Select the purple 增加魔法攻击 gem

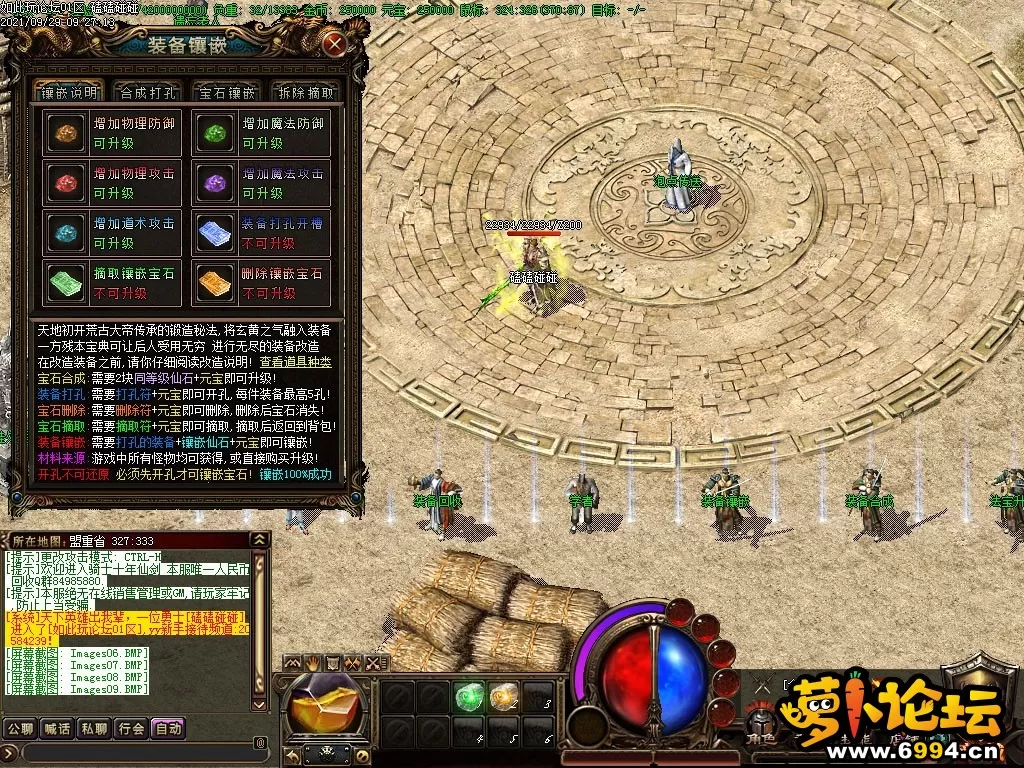[x=215, y=183]
